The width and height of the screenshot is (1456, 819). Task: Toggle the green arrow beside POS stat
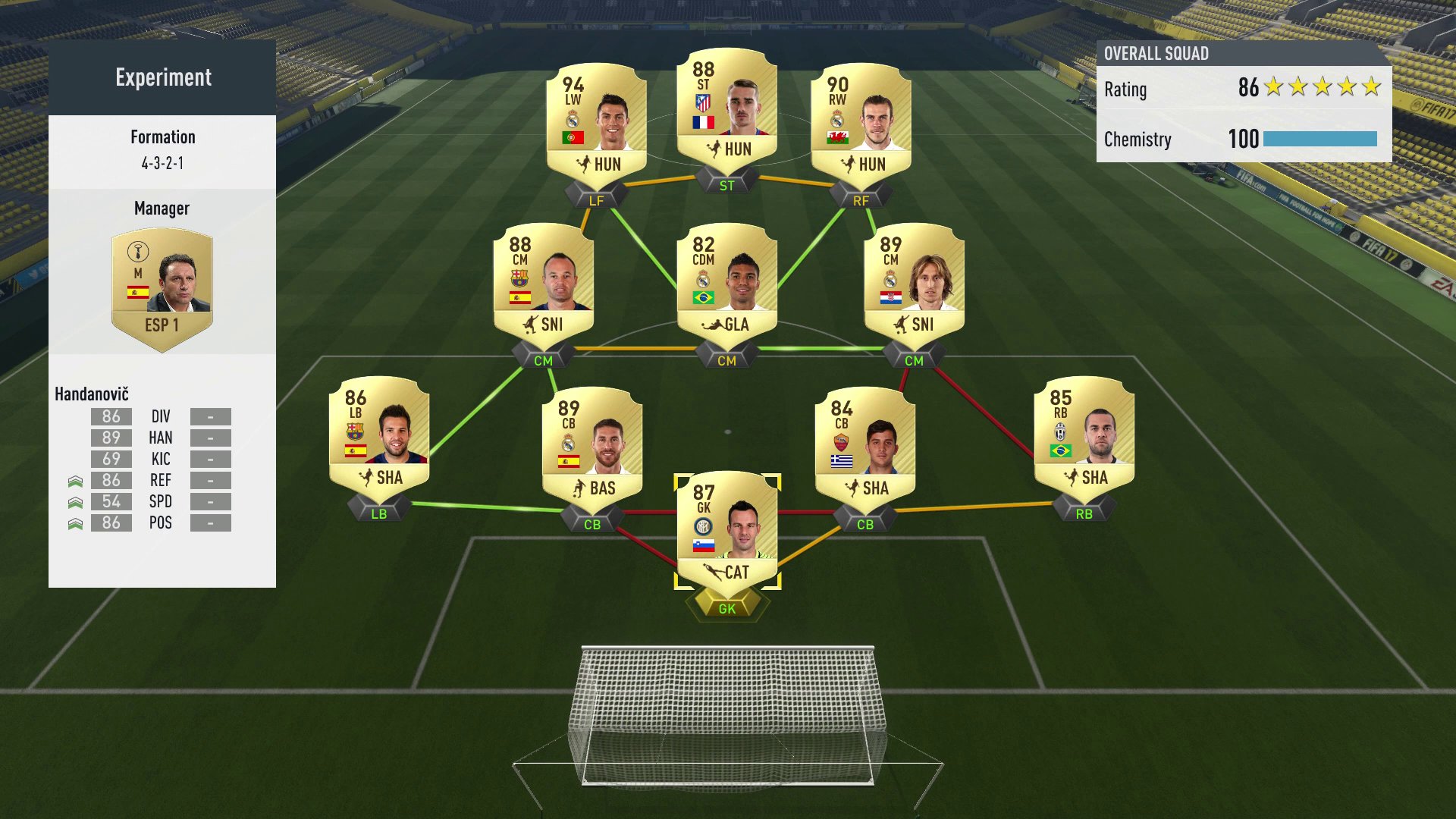point(76,522)
